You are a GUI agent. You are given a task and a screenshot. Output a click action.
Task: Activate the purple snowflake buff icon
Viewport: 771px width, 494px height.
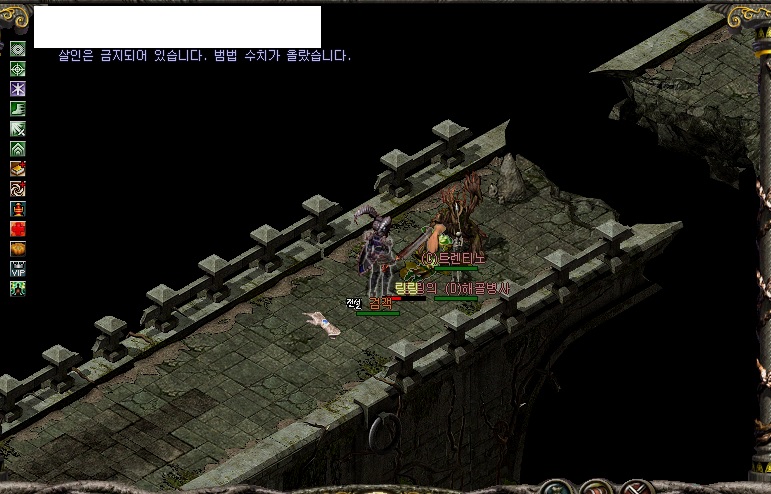click(18, 89)
